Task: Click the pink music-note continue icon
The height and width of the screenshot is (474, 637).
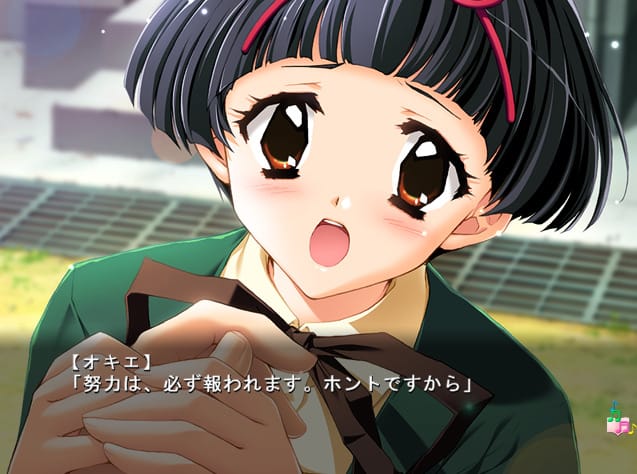Action: pyautogui.click(x=616, y=422)
